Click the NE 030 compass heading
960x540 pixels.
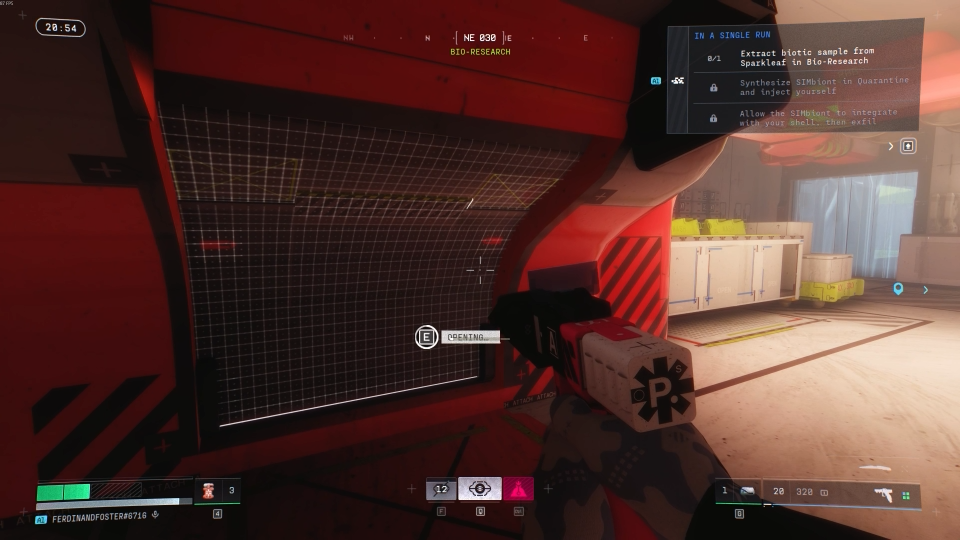(x=480, y=38)
